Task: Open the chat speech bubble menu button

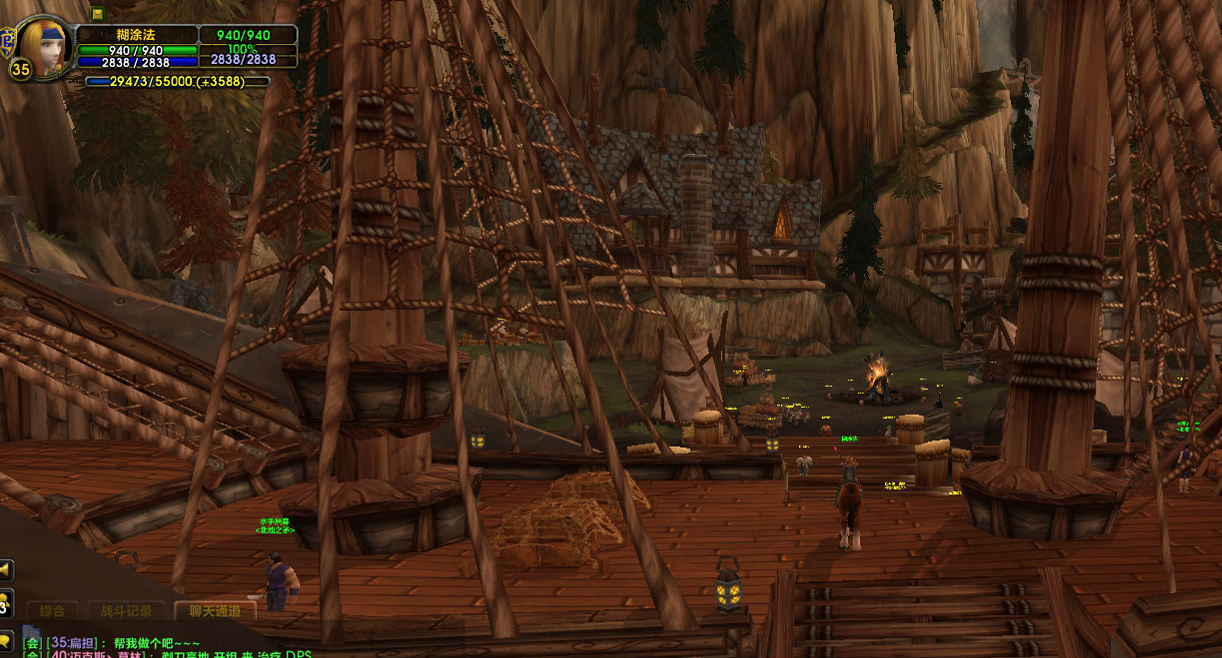Action: (5, 640)
